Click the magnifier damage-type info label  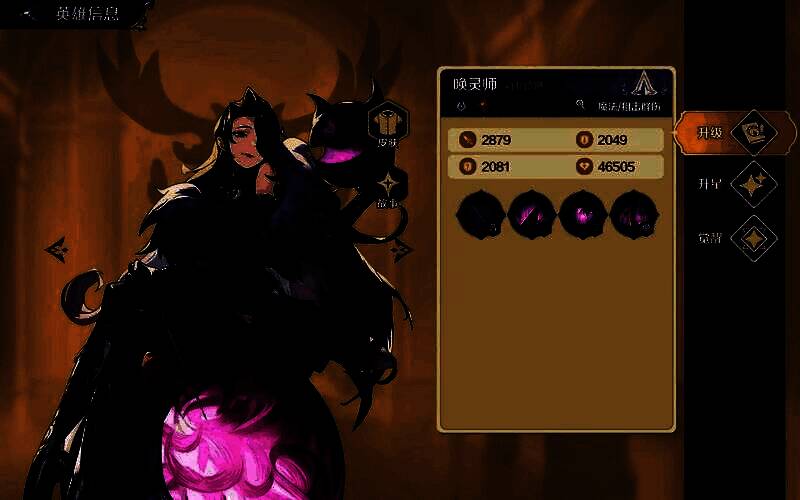(x=618, y=105)
